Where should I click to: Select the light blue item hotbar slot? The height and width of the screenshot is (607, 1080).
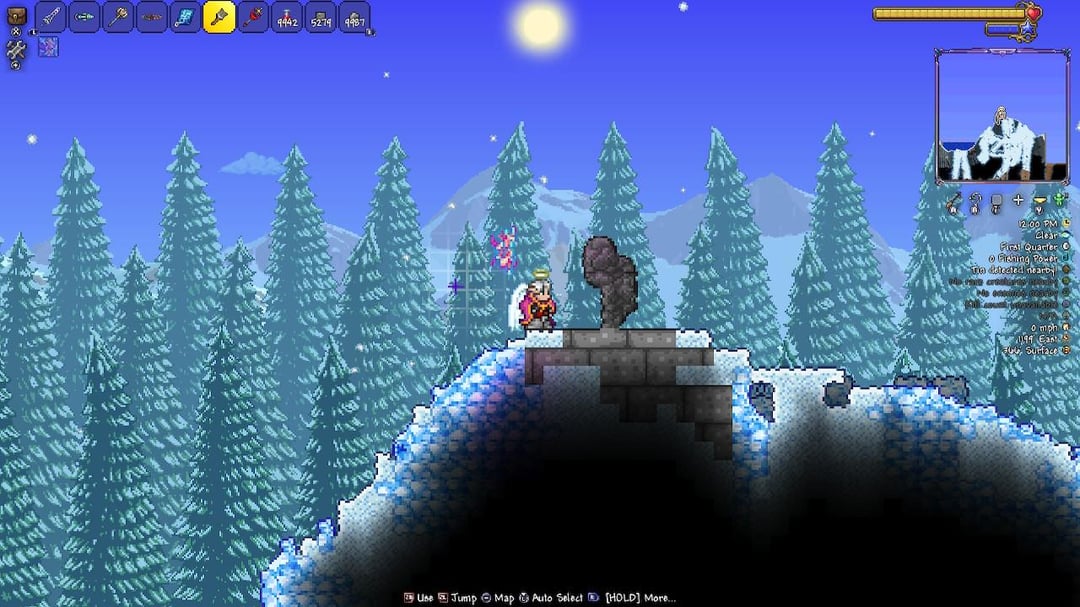(186, 17)
